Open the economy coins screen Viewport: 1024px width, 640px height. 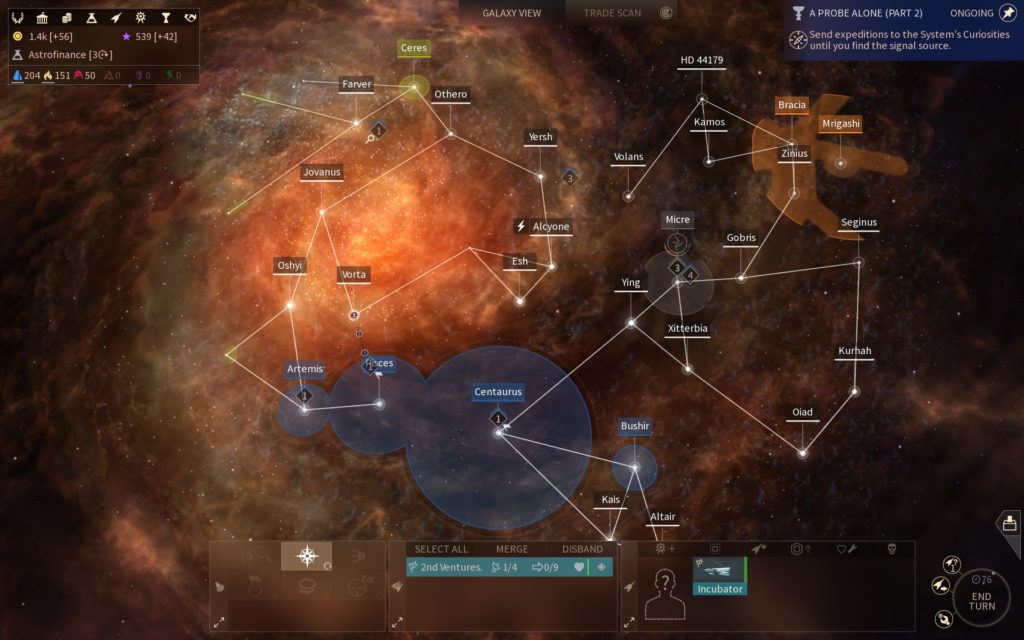[66, 18]
